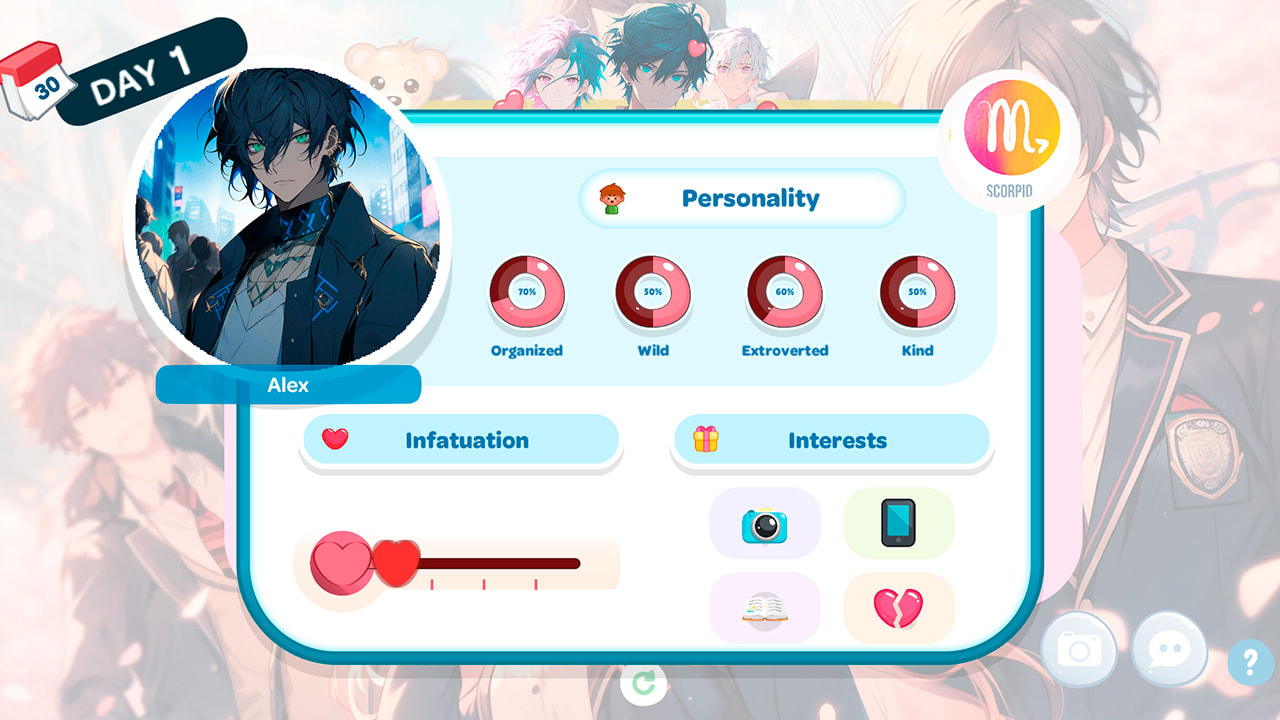Open the chat bubble feature

(x=1167, y=650)
